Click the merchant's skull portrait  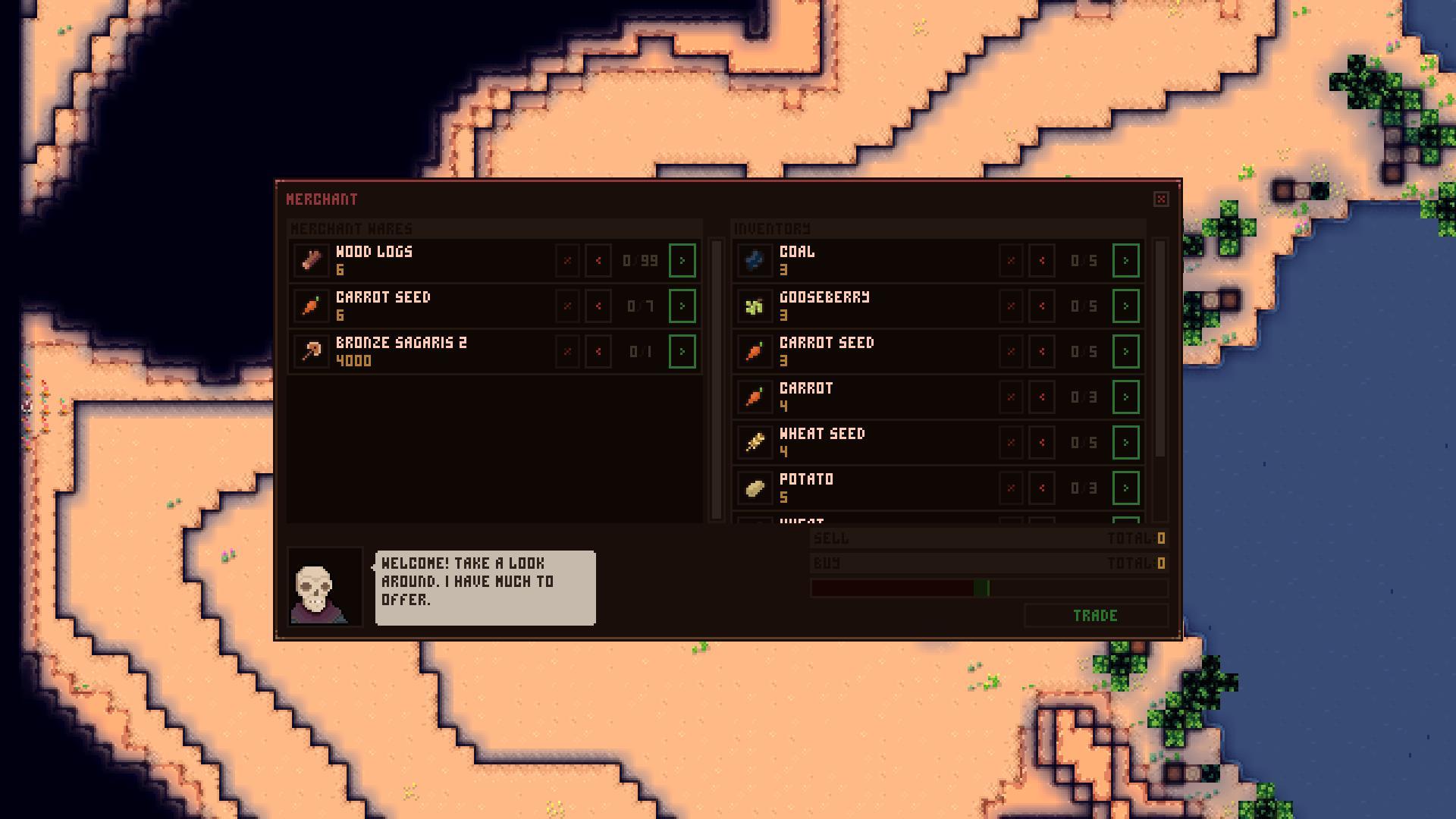point(323,588)
